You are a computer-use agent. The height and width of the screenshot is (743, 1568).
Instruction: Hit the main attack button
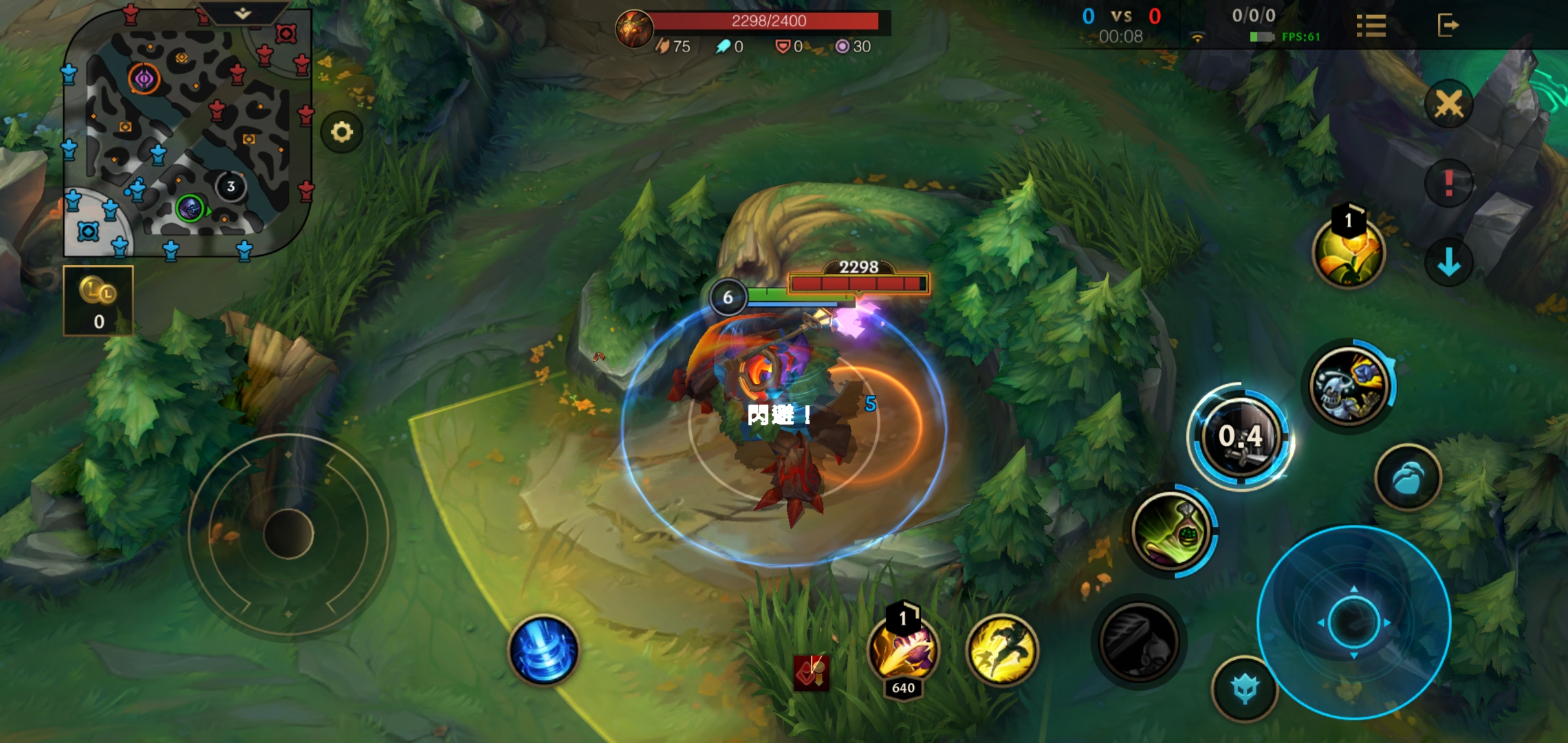pos(1353,622)
